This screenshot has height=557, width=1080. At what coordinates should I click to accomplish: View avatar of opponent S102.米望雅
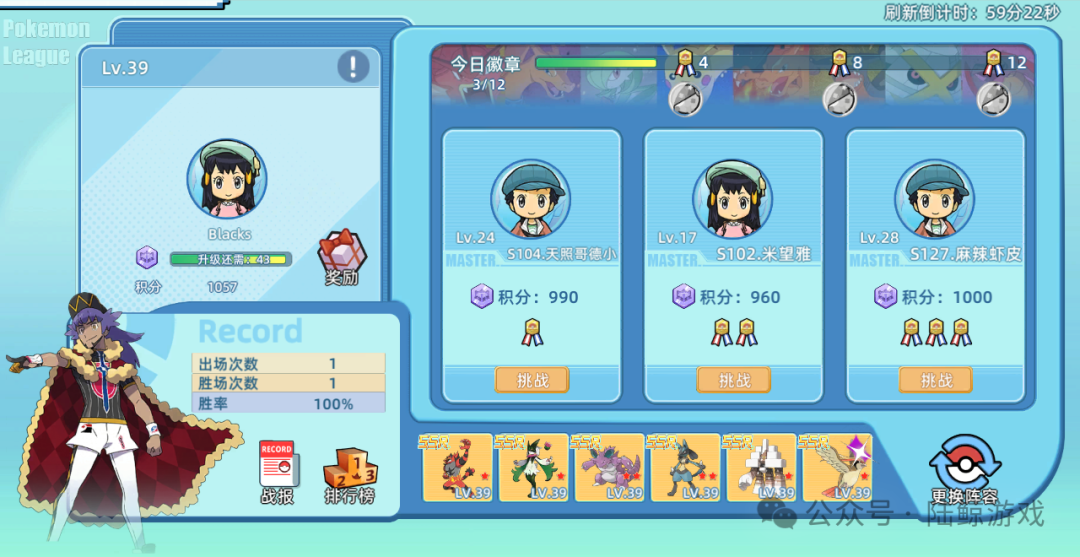(x=733, y=199)
